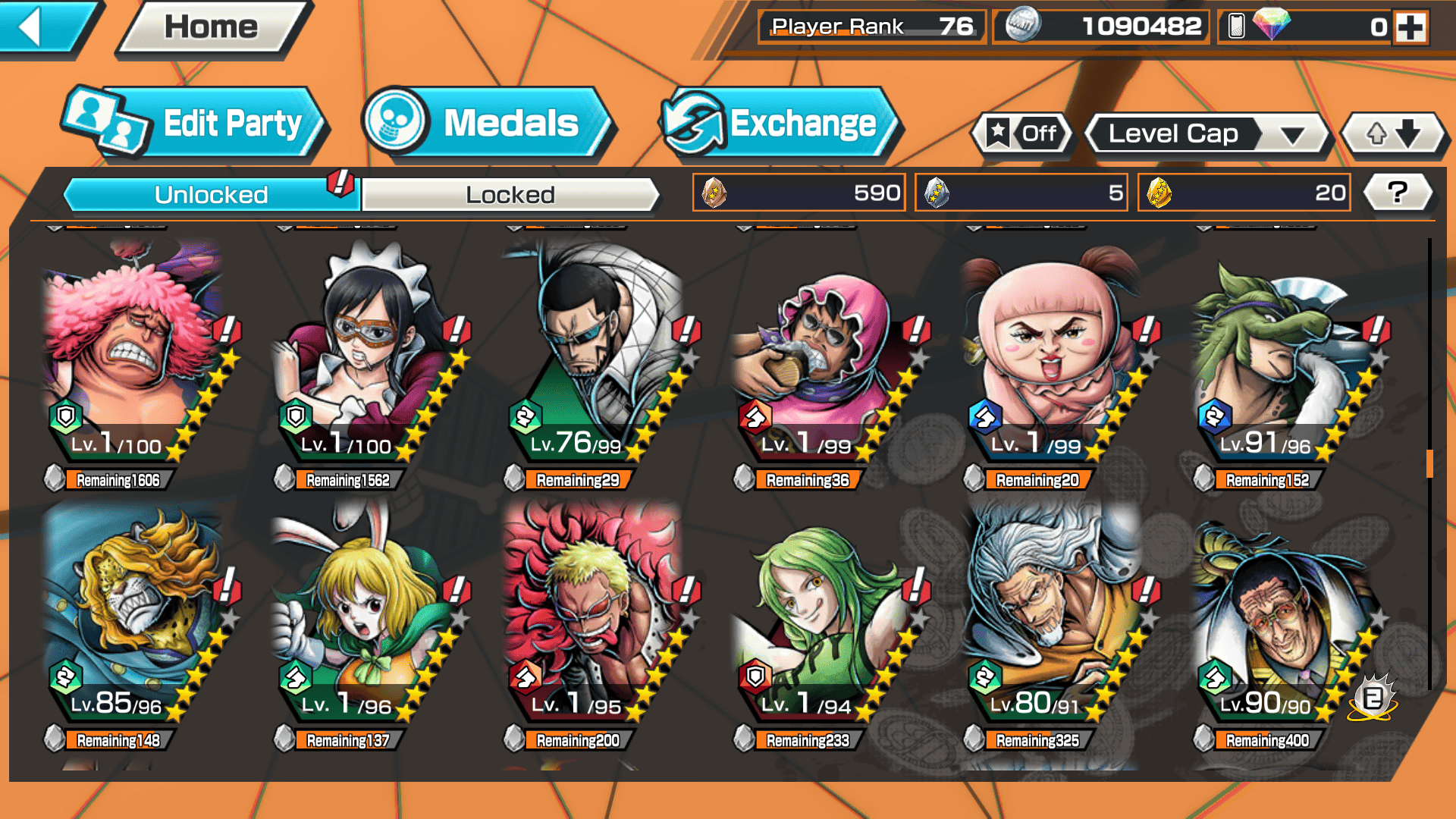
Task: Choose the maid character with Remaining 1562
Action: (x=364, y=356)
